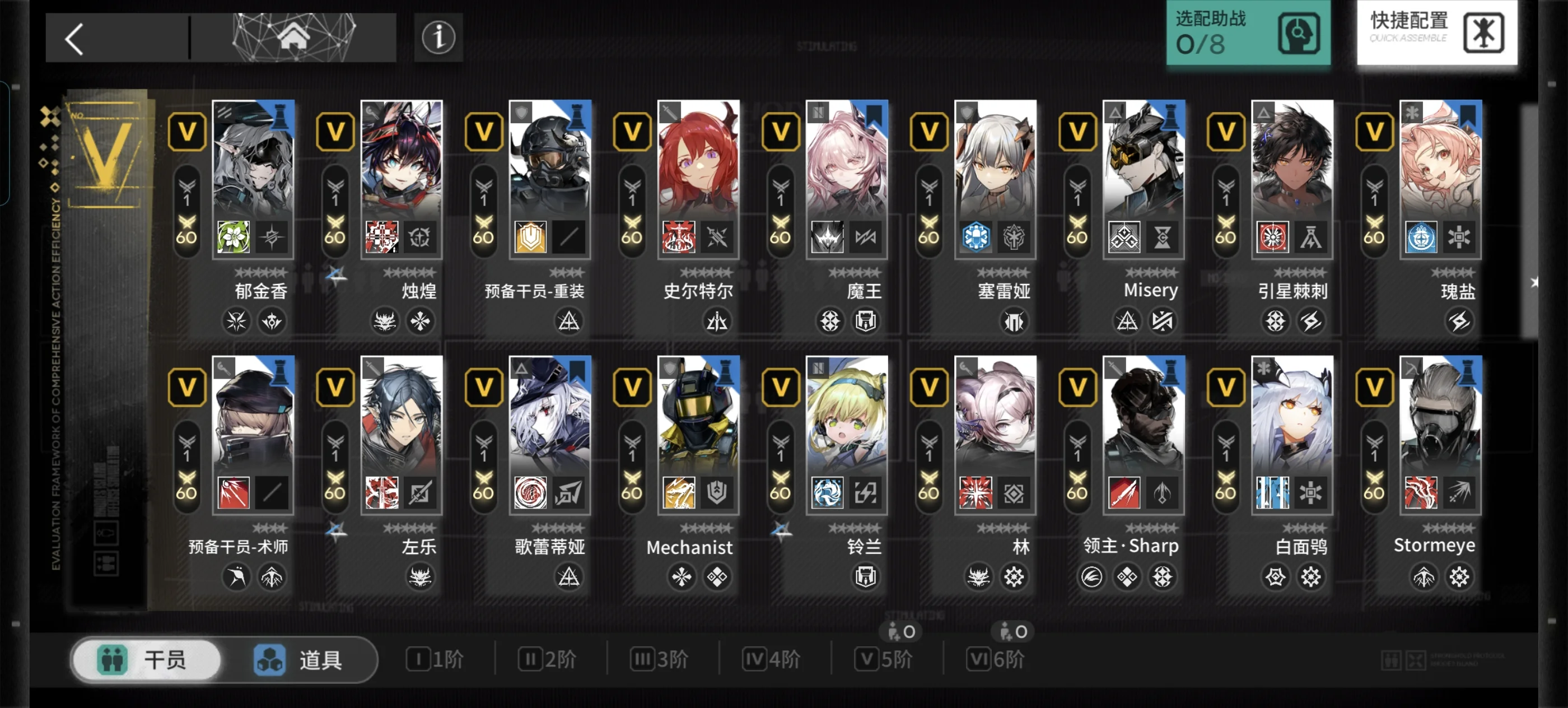Open 快捷配置 quick assemble

1436,33
